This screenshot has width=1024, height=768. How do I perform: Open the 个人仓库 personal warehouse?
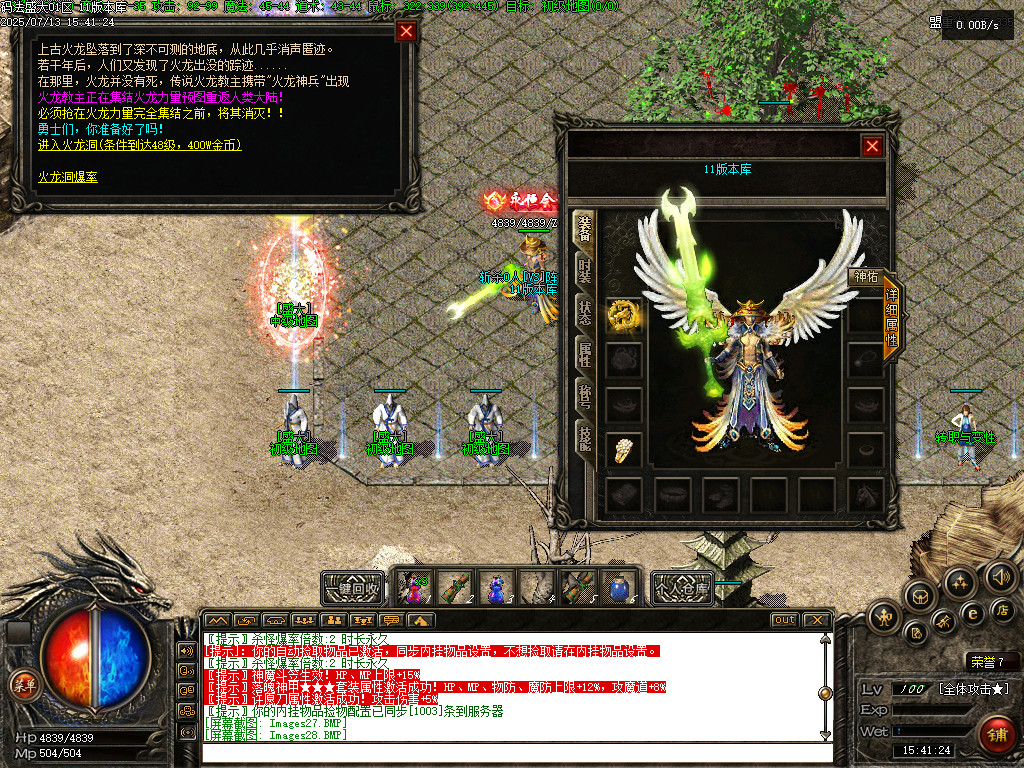682,588
